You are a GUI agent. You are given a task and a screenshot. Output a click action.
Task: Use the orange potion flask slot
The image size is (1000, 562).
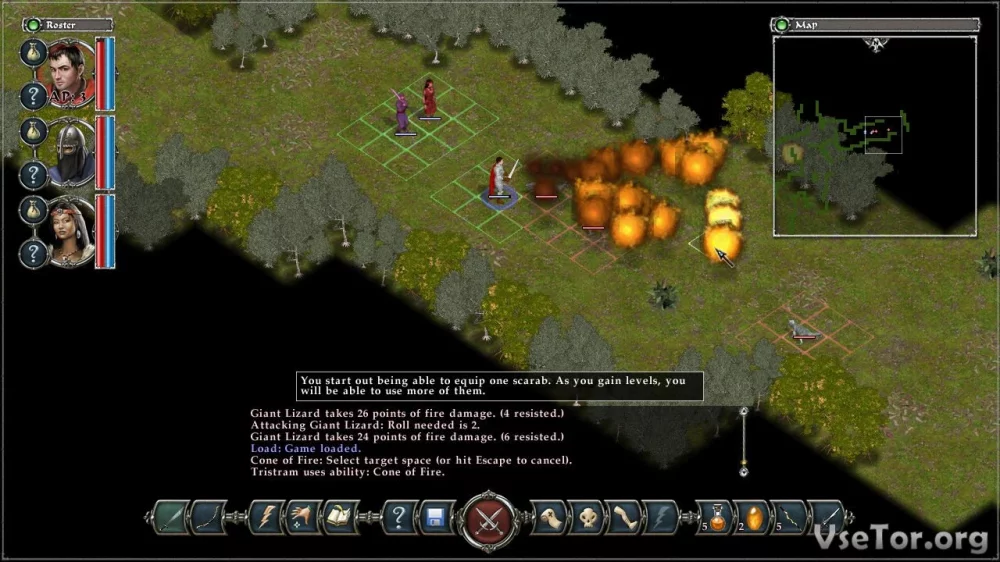pyautogui.click(x=714, y=517)
